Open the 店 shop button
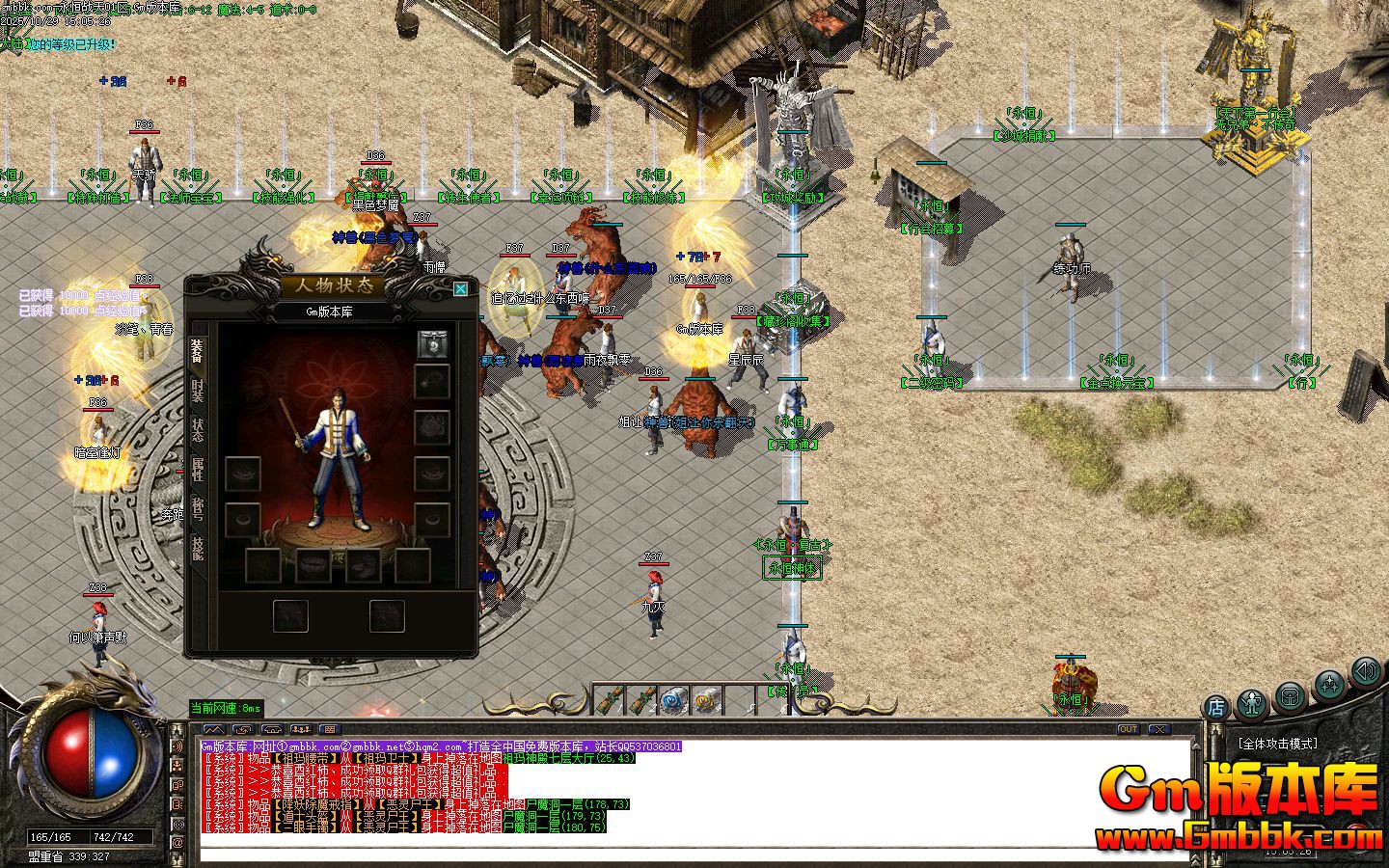 1215,707
